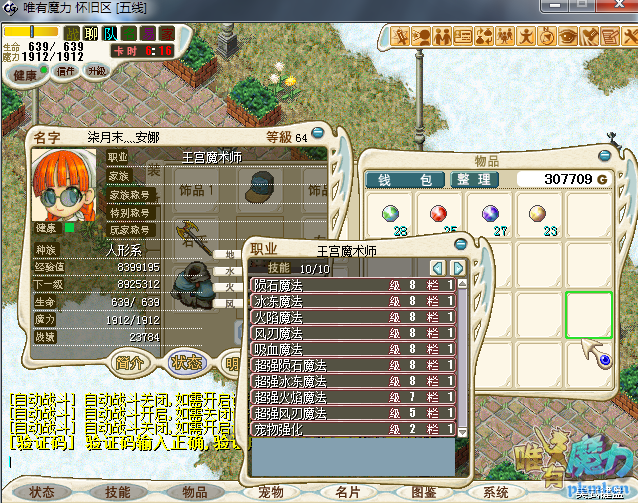Image resolution: width=638 pixels, height=503 pixels.
Task: Open the 名片 (name card) bottom menu
Action: pyautogui.click(x=347, y=492)
